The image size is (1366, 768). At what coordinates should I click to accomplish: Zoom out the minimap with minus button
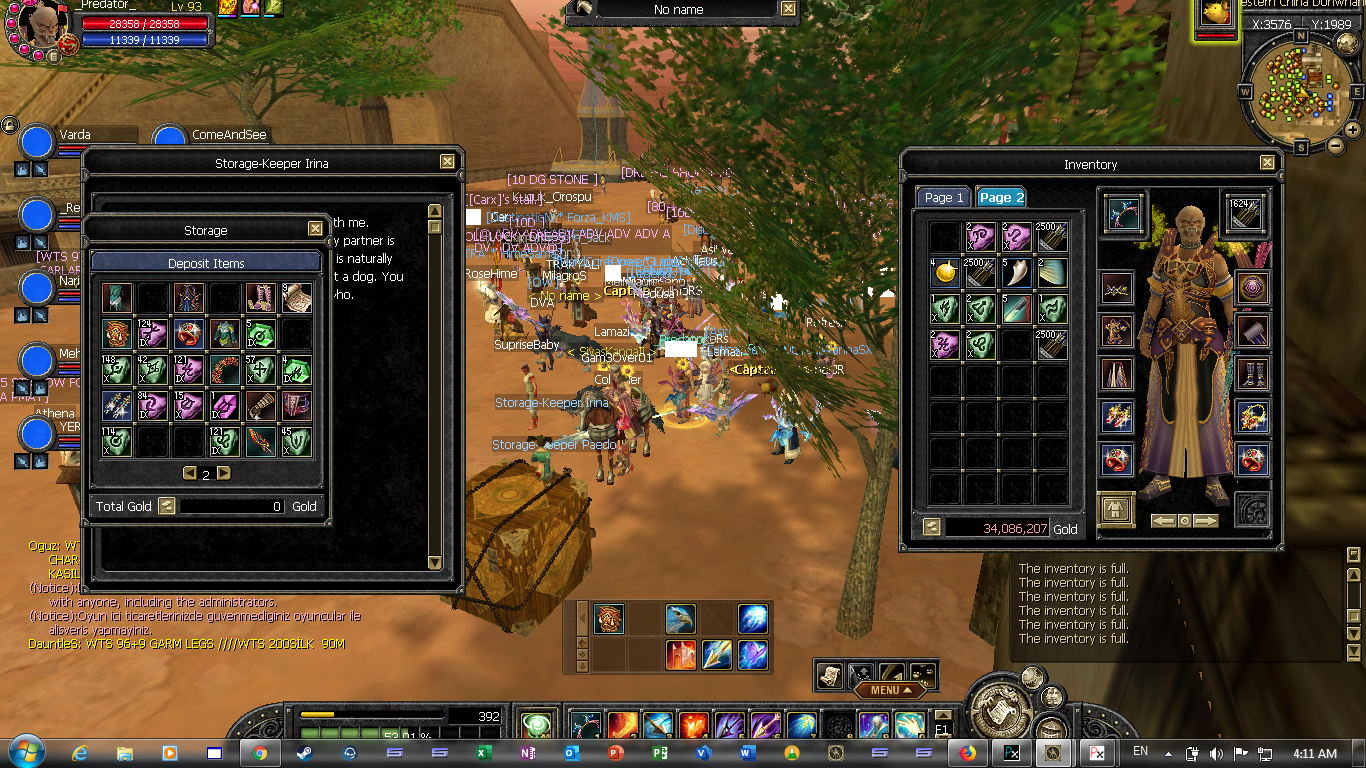pyautogui.click(x=1336, y=145)
